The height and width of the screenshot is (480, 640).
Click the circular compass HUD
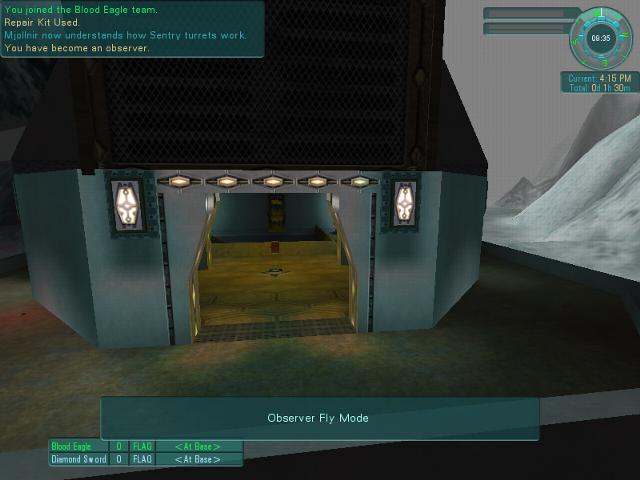pyautogui.click(x=601, y=37)
